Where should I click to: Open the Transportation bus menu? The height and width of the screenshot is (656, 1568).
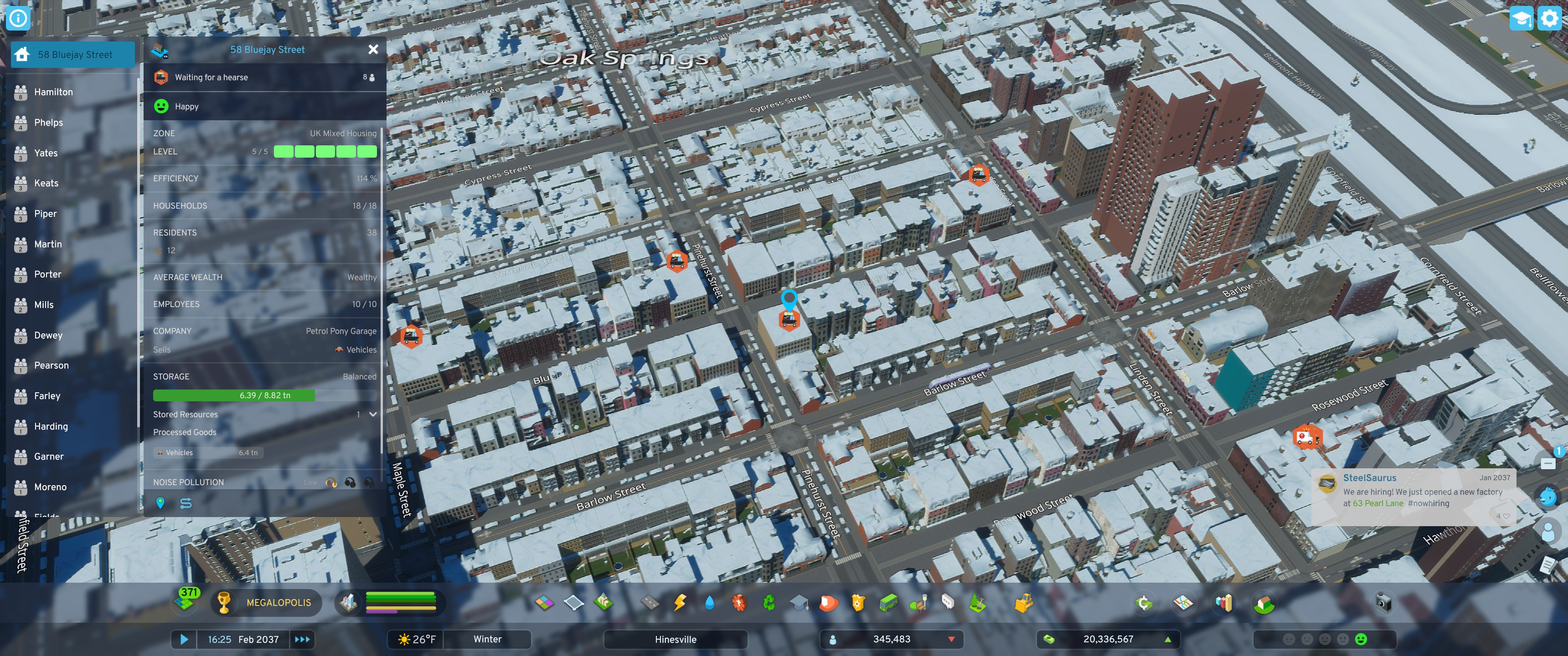coord(888,602)
